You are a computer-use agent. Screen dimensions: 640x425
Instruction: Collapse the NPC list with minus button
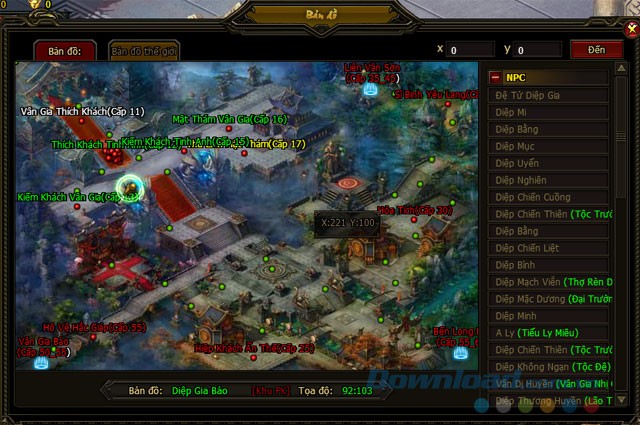pos(495,77)
